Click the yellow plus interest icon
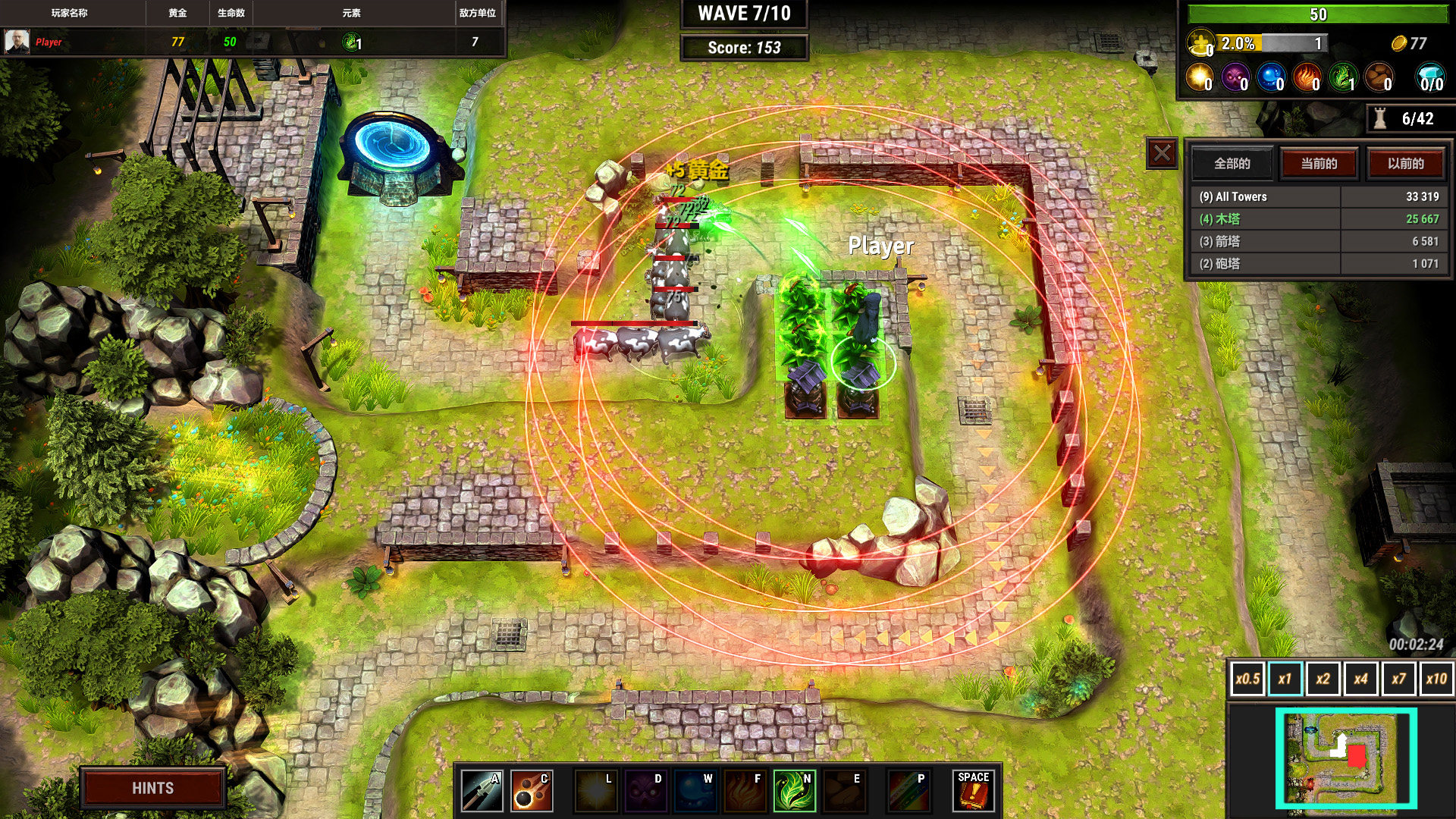The width and height of the screenshot is (1456, 819). click(1200, 43)
